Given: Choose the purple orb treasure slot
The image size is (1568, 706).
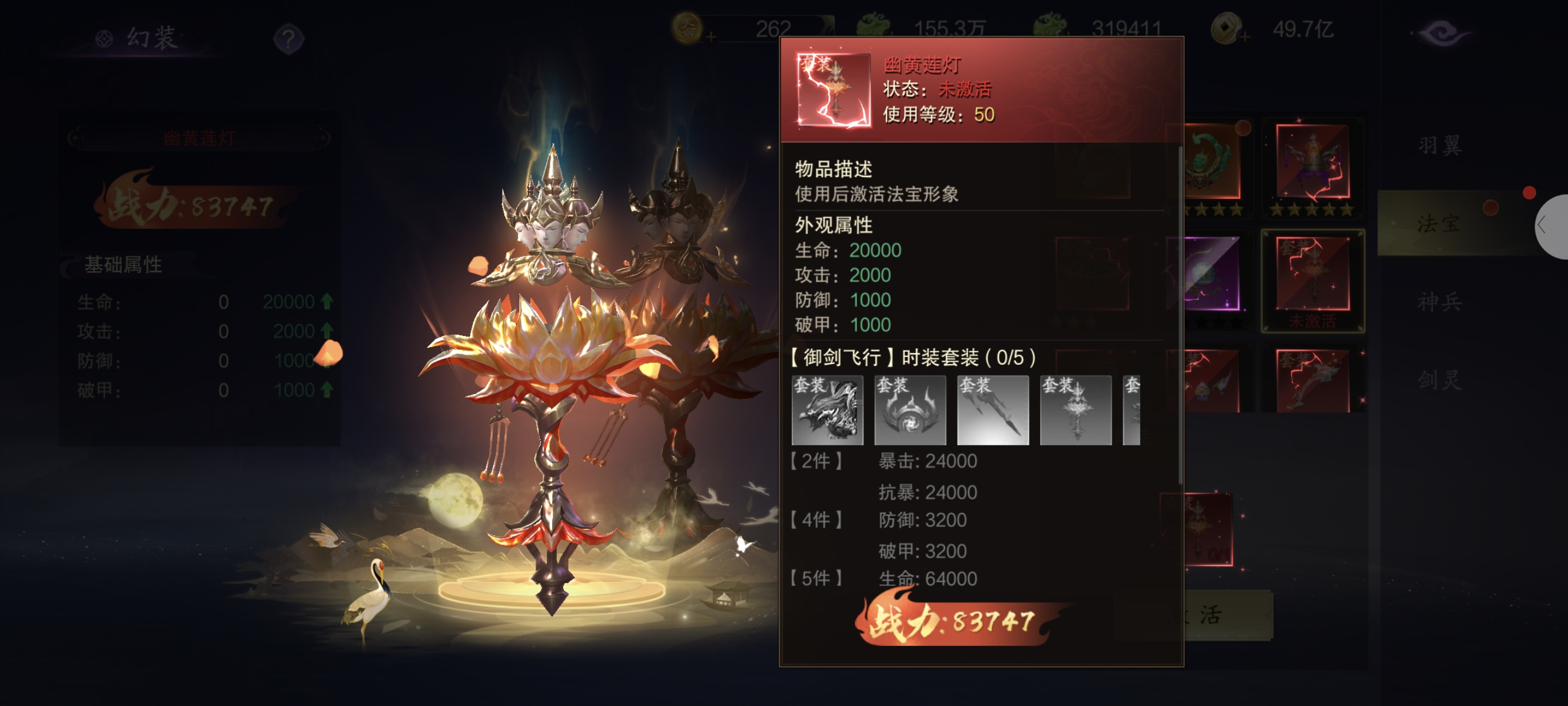Looking at the screenshot, I should pyautogui.click(x=1211, y=274).
